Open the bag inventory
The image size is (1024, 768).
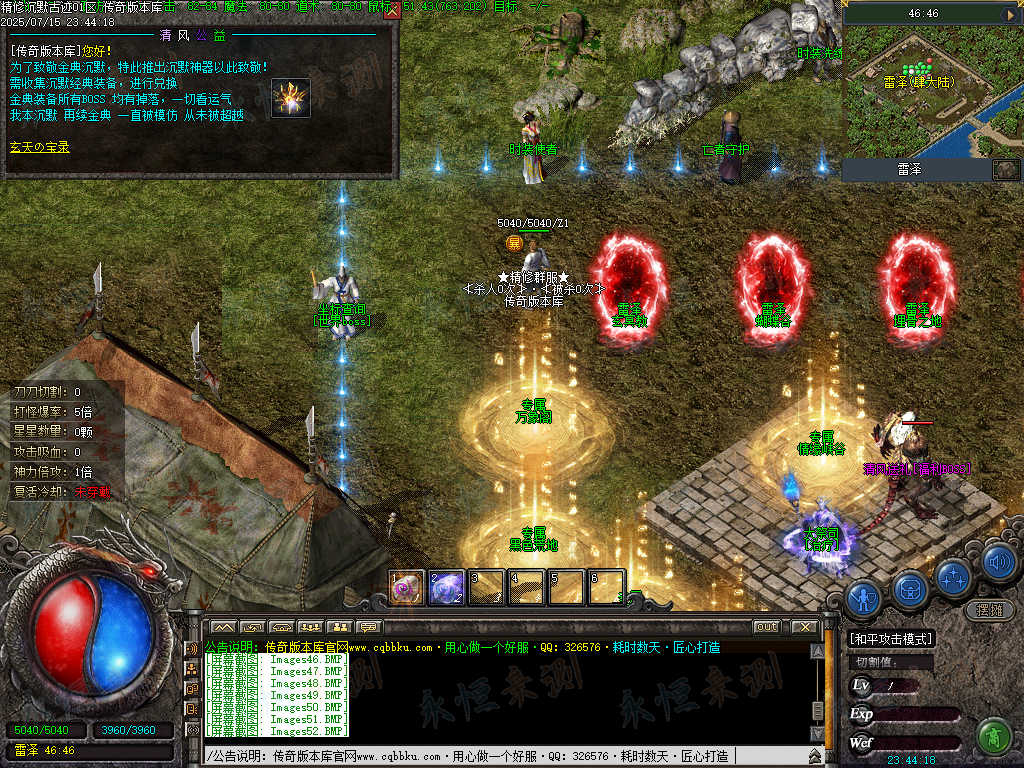pos(908,588)
